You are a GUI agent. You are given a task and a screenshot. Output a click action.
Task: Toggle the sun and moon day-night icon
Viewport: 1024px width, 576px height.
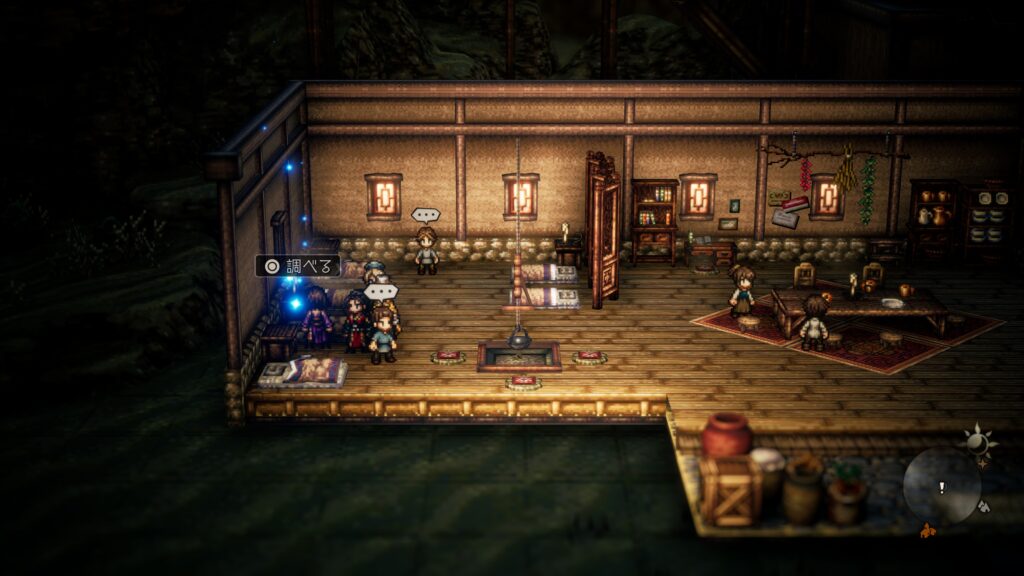[x=974, y=440]
